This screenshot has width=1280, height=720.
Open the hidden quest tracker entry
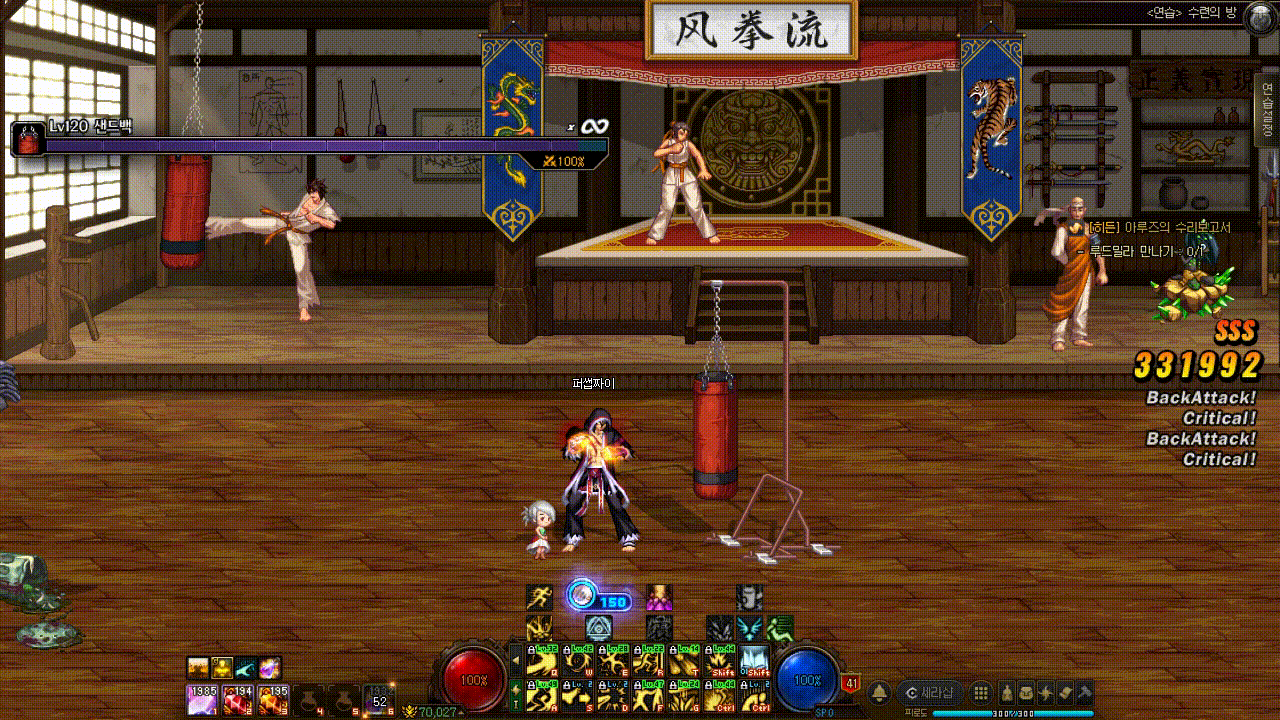[1159, 228]
